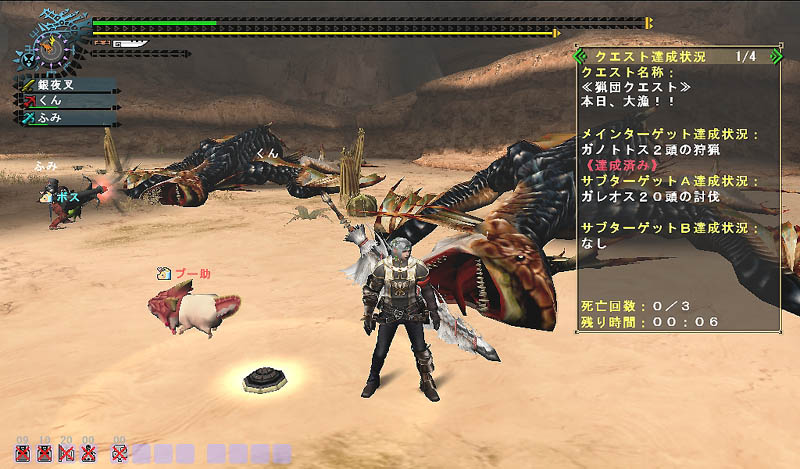Select party member くん
800x469 pixels.
tap(66, 102)
